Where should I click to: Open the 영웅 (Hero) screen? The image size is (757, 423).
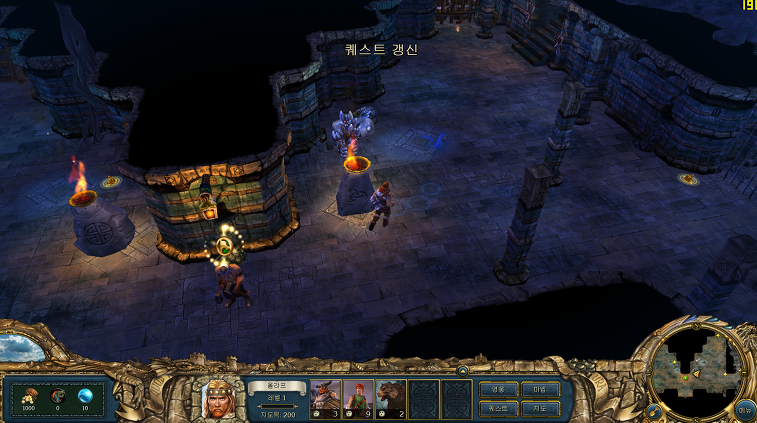(498, 388)
